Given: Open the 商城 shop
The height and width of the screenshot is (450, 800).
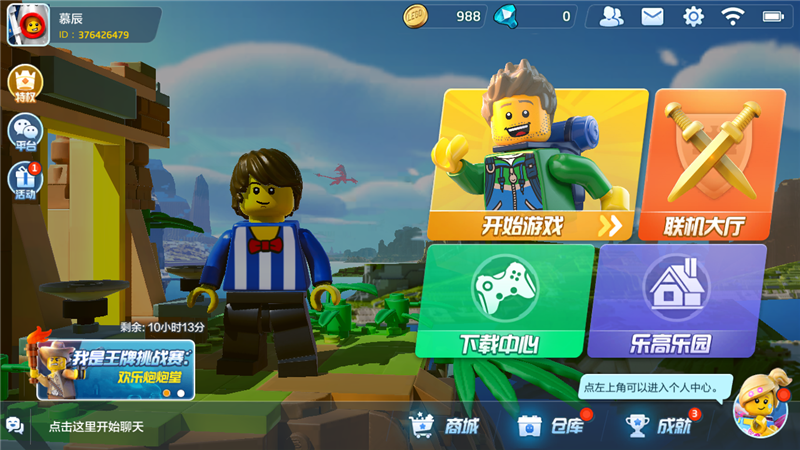Looking at the screenshot, I should coord(443,426).
